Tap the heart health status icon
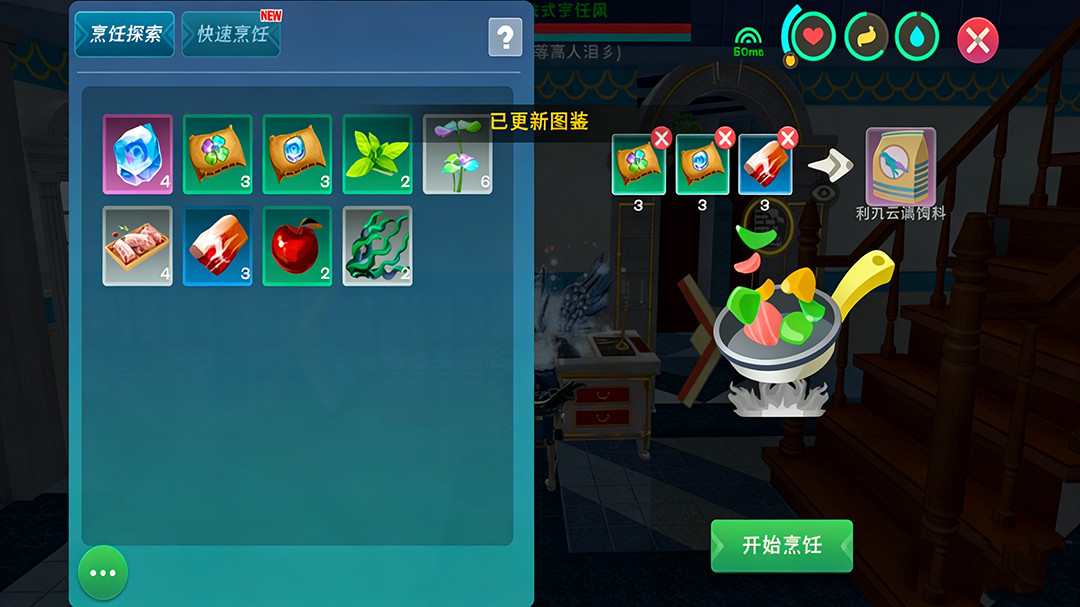Screen dimensions: 1080x607 click(814, 37)
